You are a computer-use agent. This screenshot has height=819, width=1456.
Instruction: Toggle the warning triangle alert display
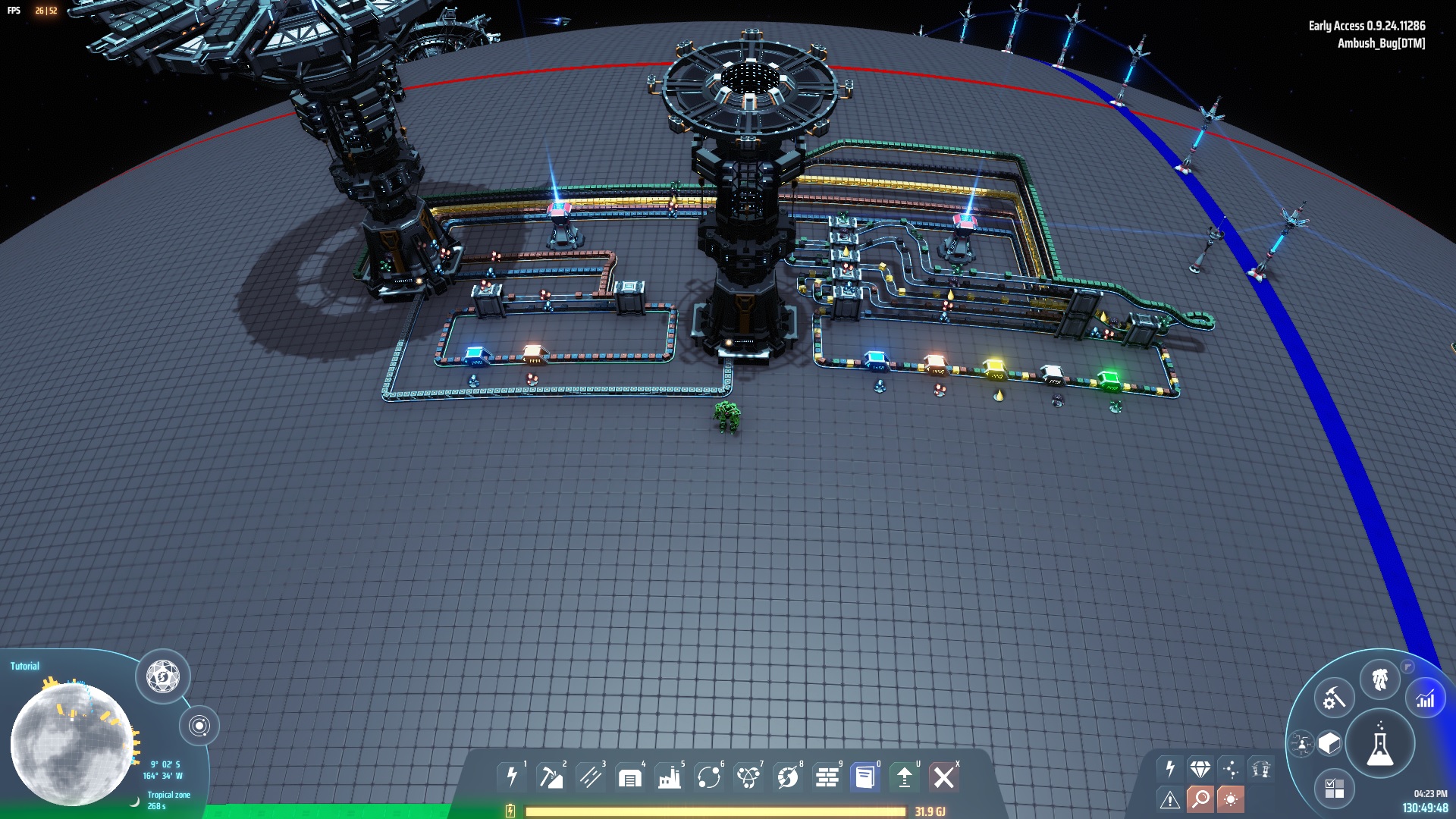tap(1169, 799)
